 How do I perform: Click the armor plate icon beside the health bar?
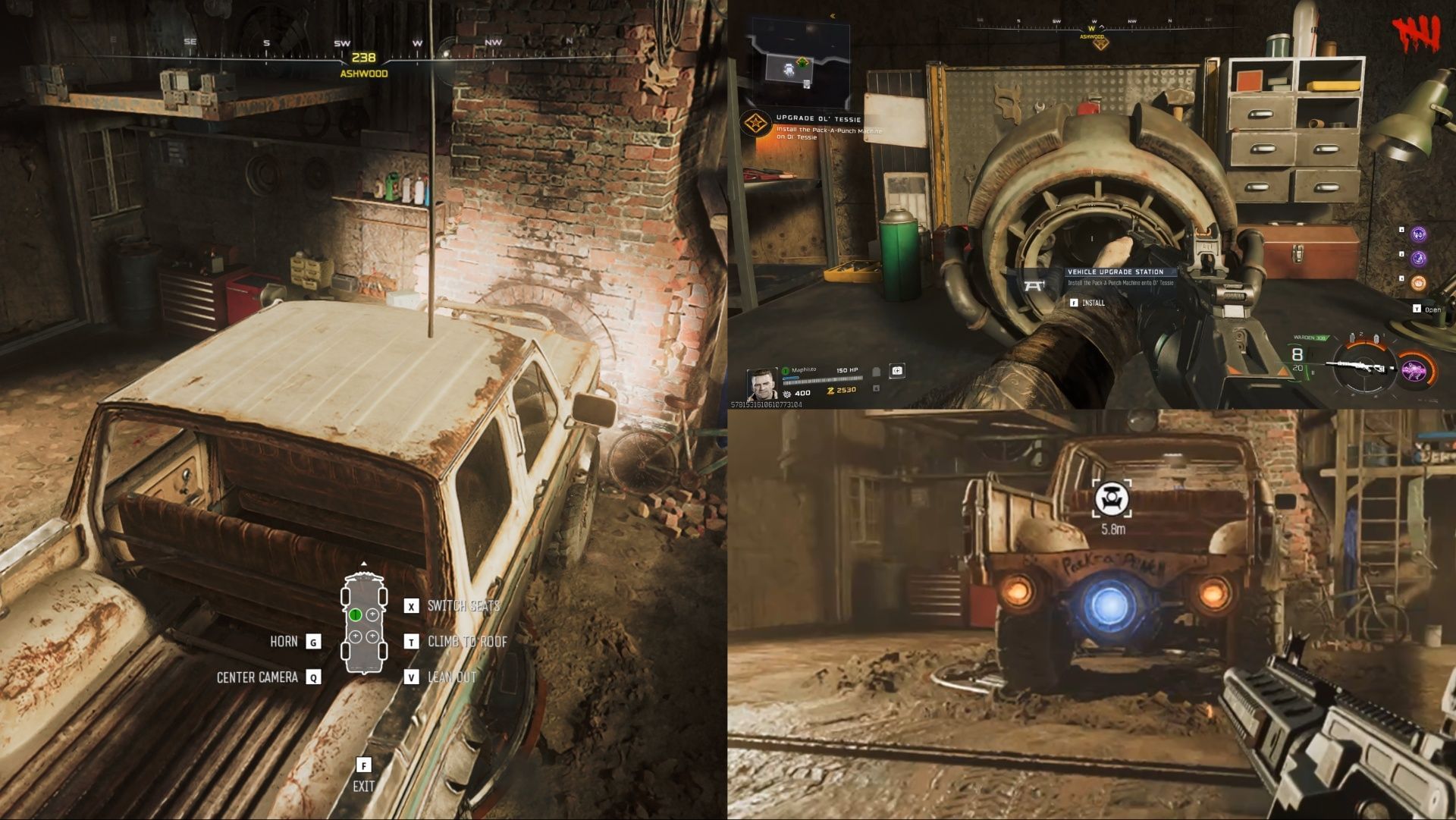pos(876,372)
